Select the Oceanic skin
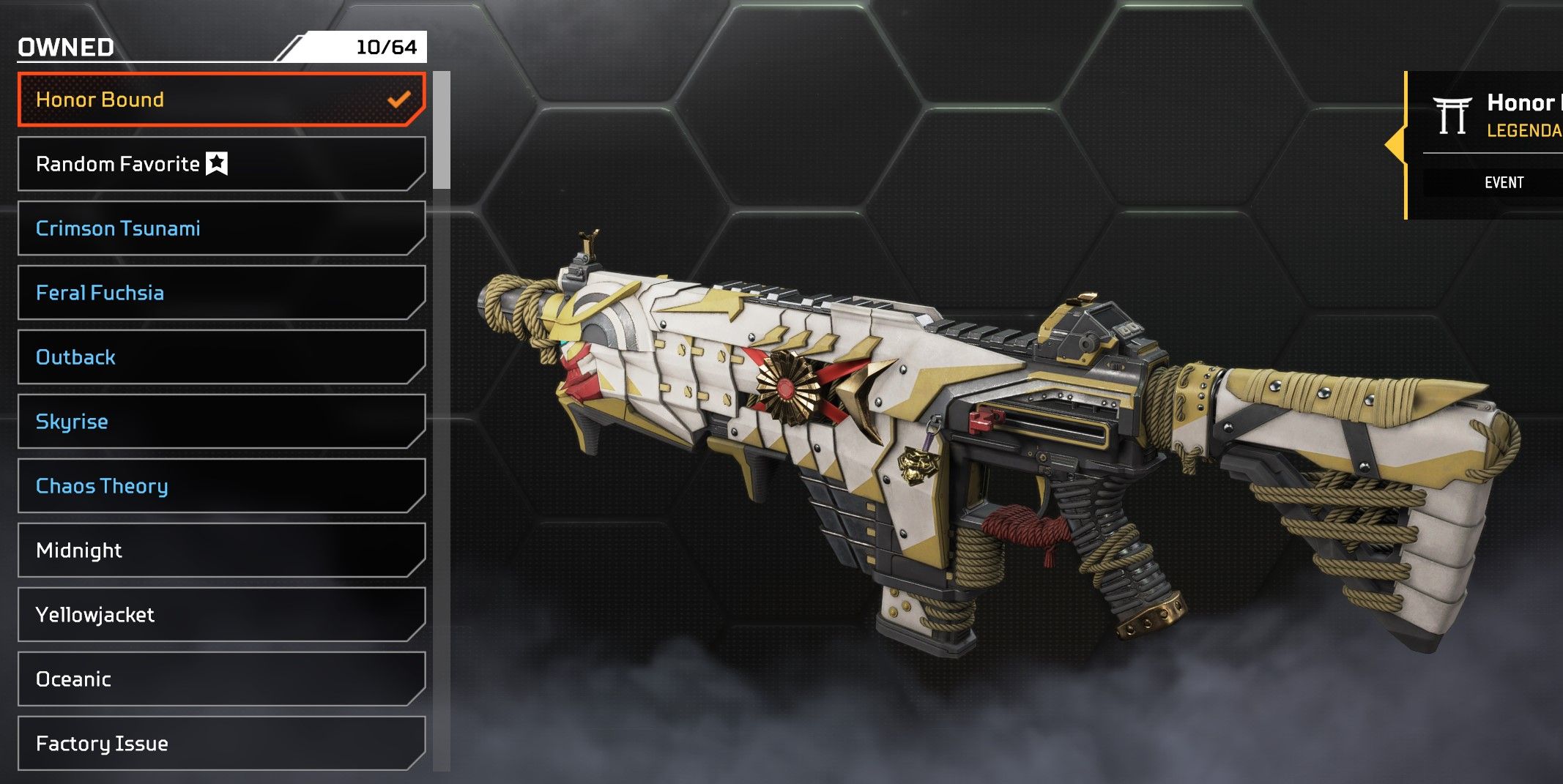This screenshot has width=1563, height=784. 220,679
